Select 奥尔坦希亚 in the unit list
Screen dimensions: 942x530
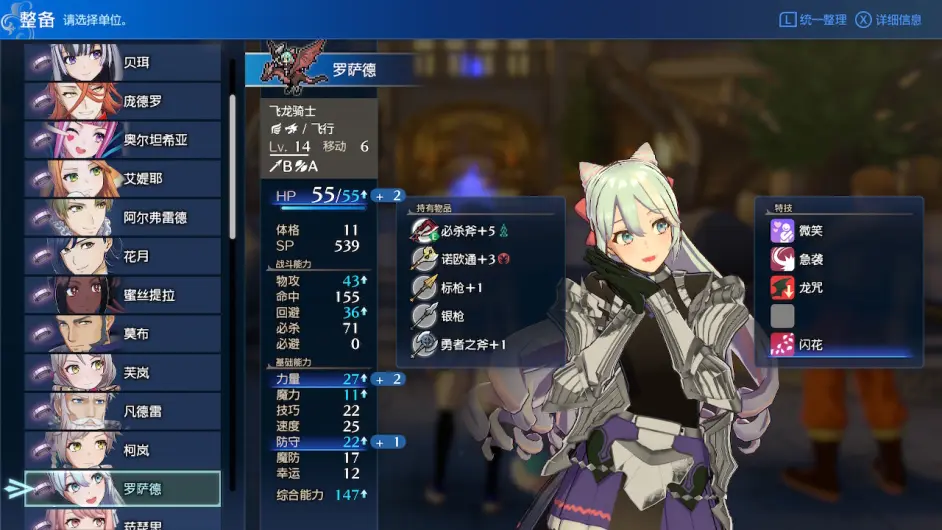(123, 140)
